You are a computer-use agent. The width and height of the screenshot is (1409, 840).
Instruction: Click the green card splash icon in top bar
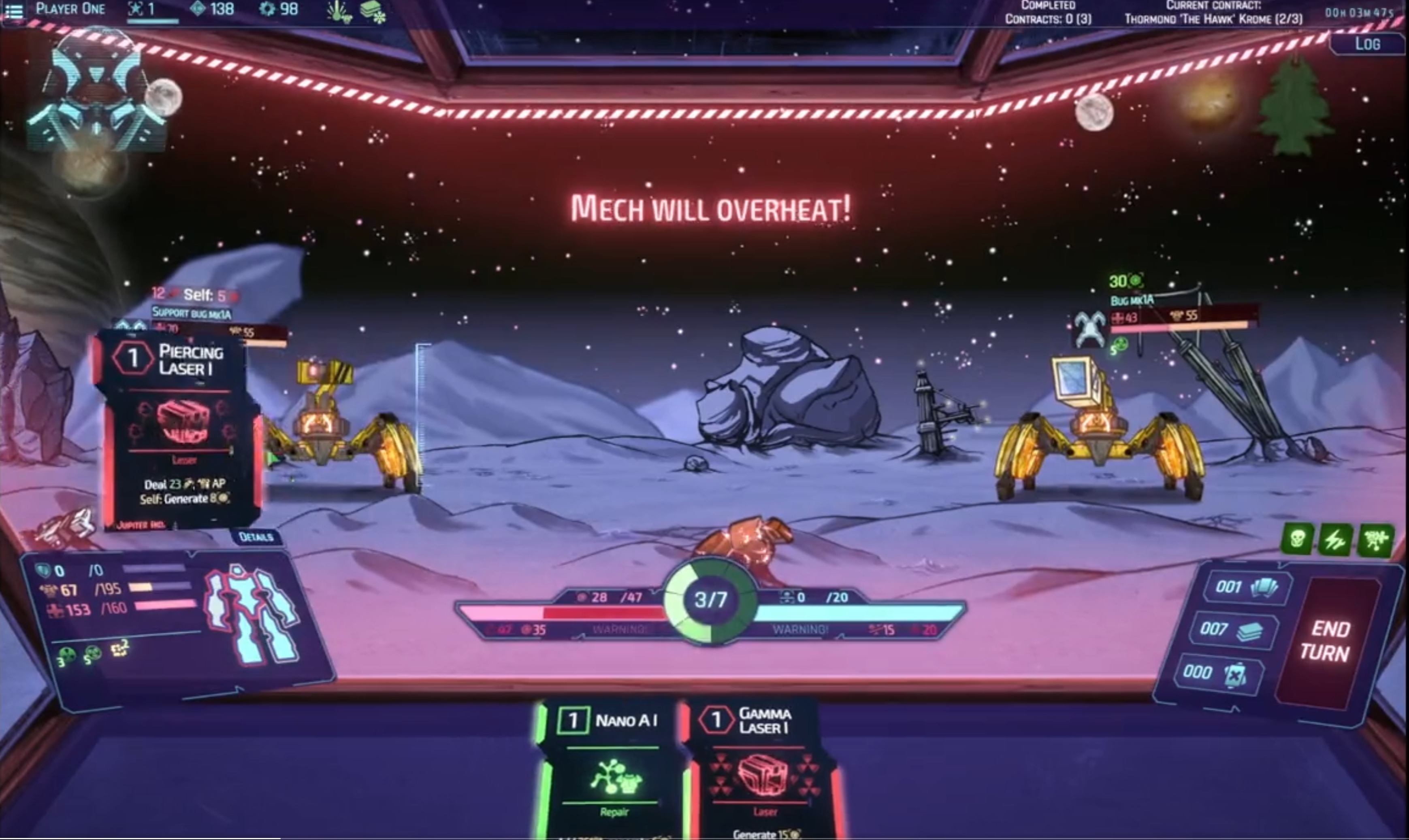point(337,13)
